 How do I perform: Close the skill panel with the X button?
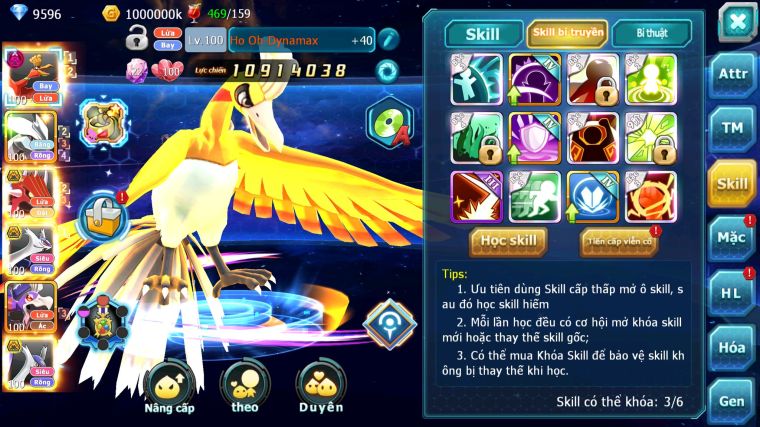[x=736, y=22]
